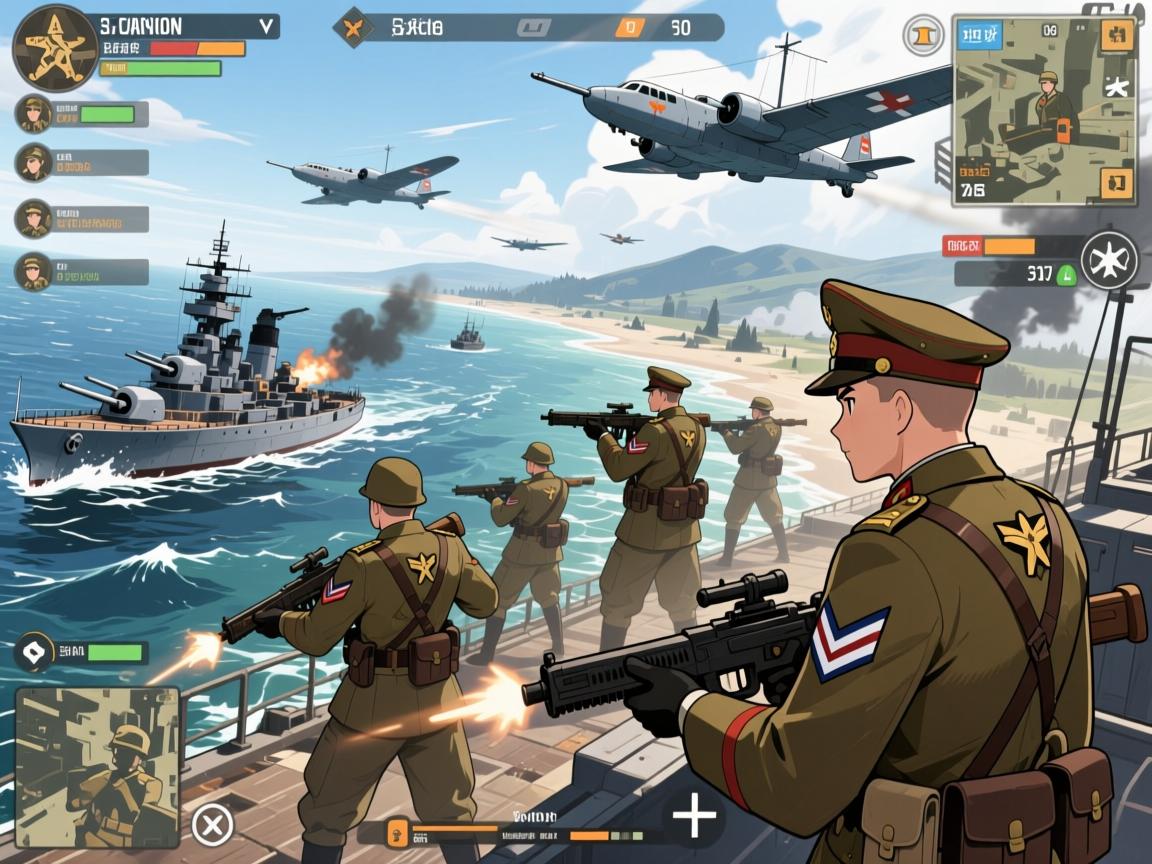
Task: Select the orange fist icon in the bottom bar
Action: (x=398, y=829)
